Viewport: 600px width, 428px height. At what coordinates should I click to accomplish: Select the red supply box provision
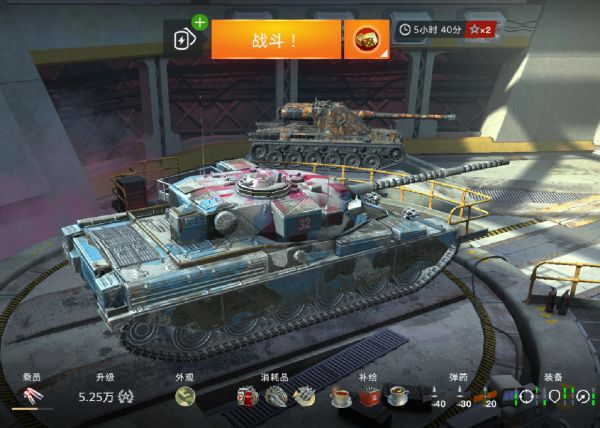point(369,397)
